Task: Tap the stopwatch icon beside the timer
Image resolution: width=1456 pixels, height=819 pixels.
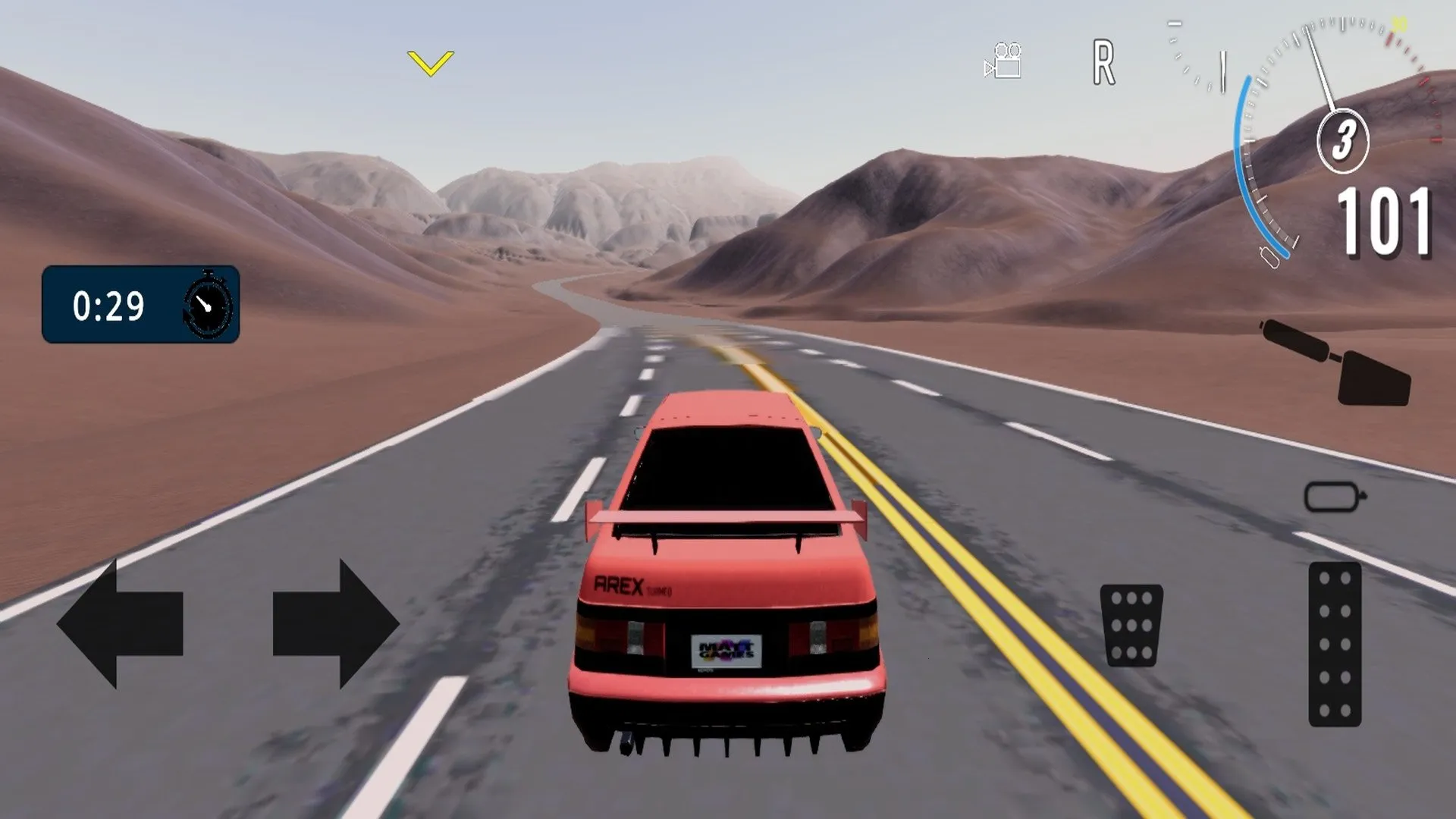Action: tap(206, 306)
